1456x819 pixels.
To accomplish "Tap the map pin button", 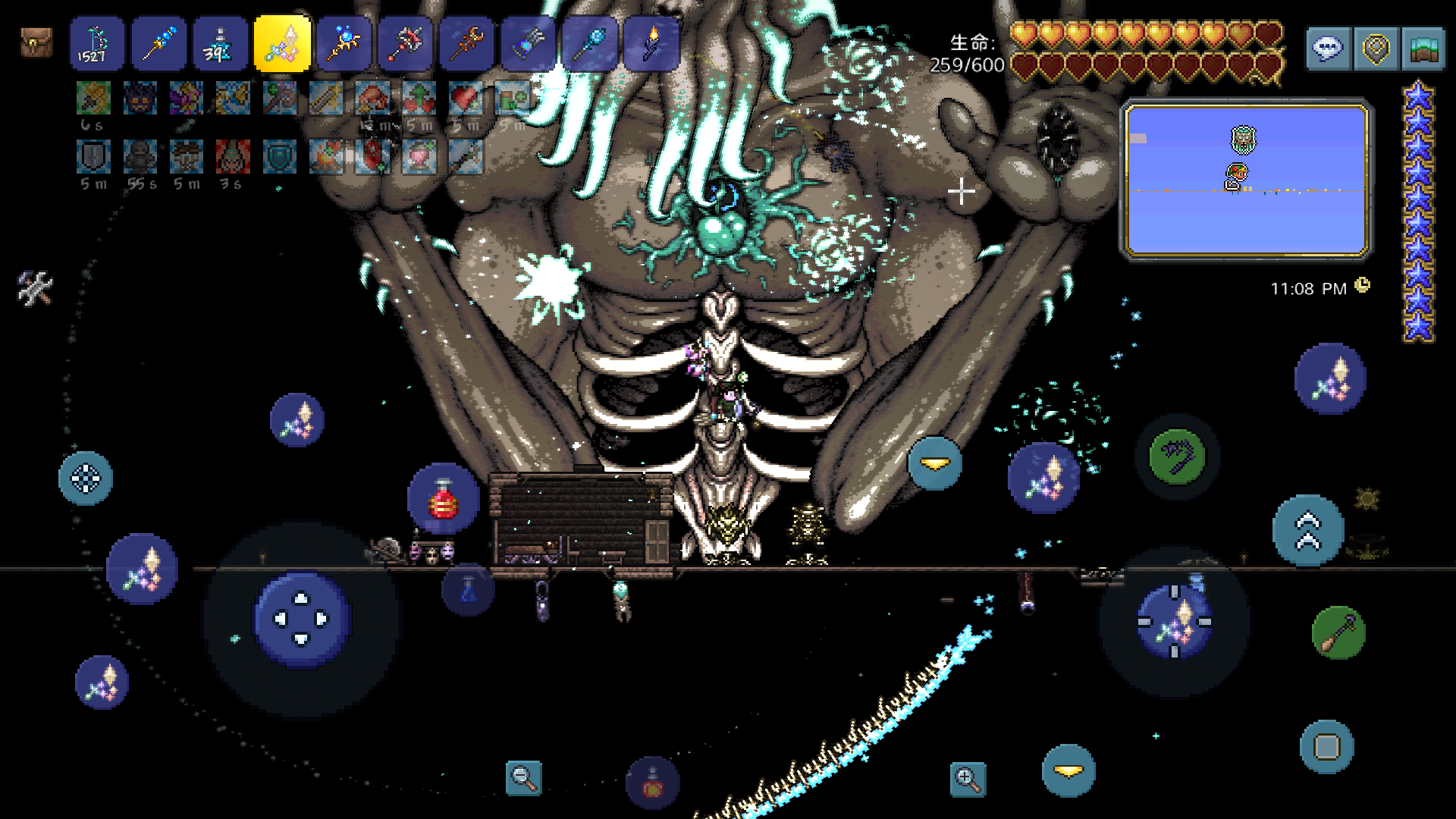I will [x=1376, y=49].
